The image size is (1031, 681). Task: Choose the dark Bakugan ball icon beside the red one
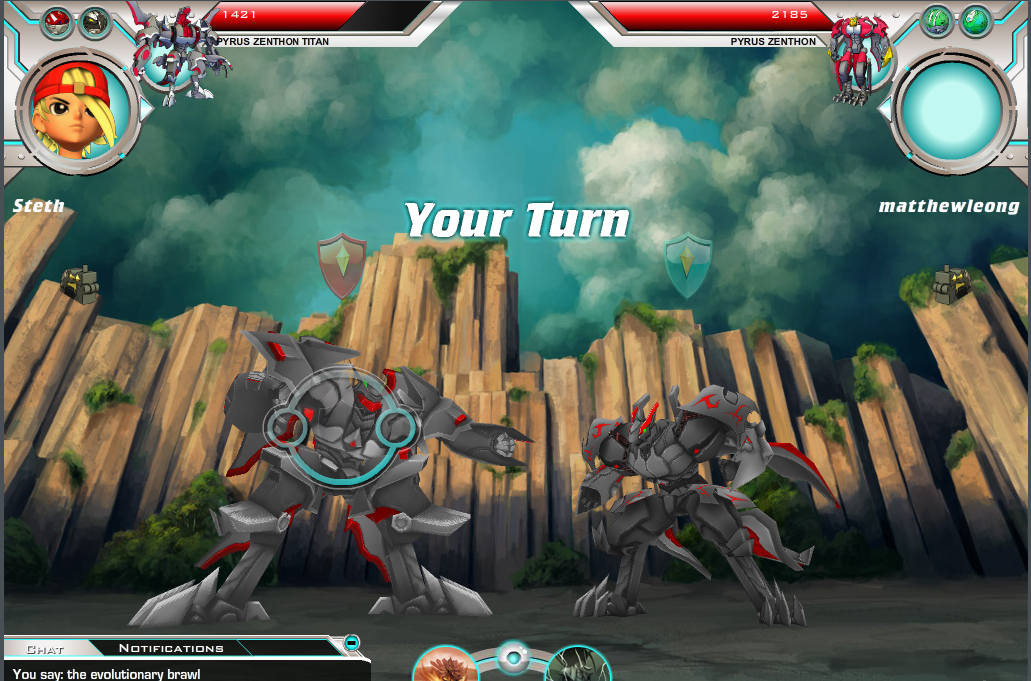(94, 22)
